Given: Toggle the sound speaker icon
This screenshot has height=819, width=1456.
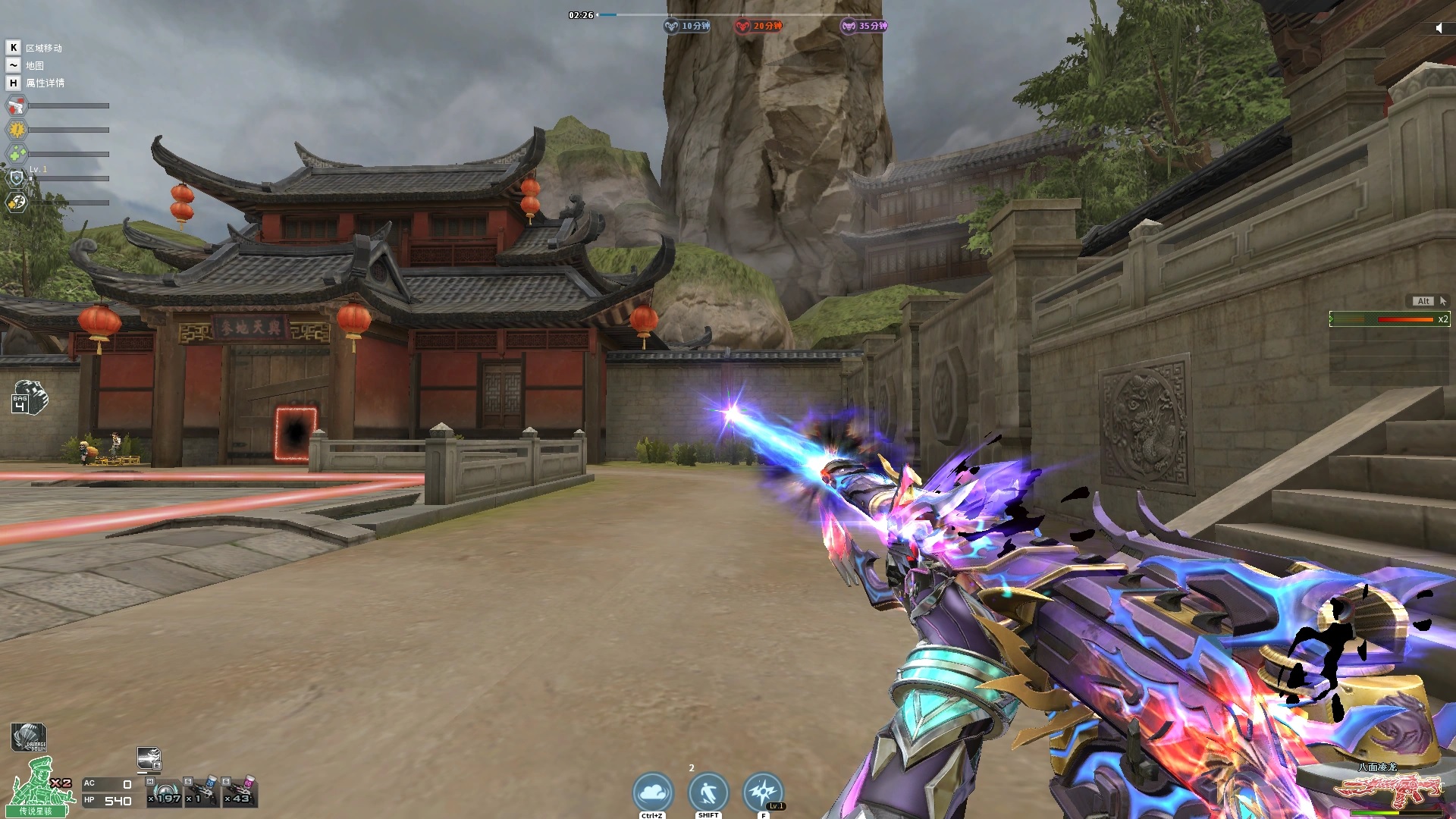Looking at the screenshot, I should (x=1439, y=28).
